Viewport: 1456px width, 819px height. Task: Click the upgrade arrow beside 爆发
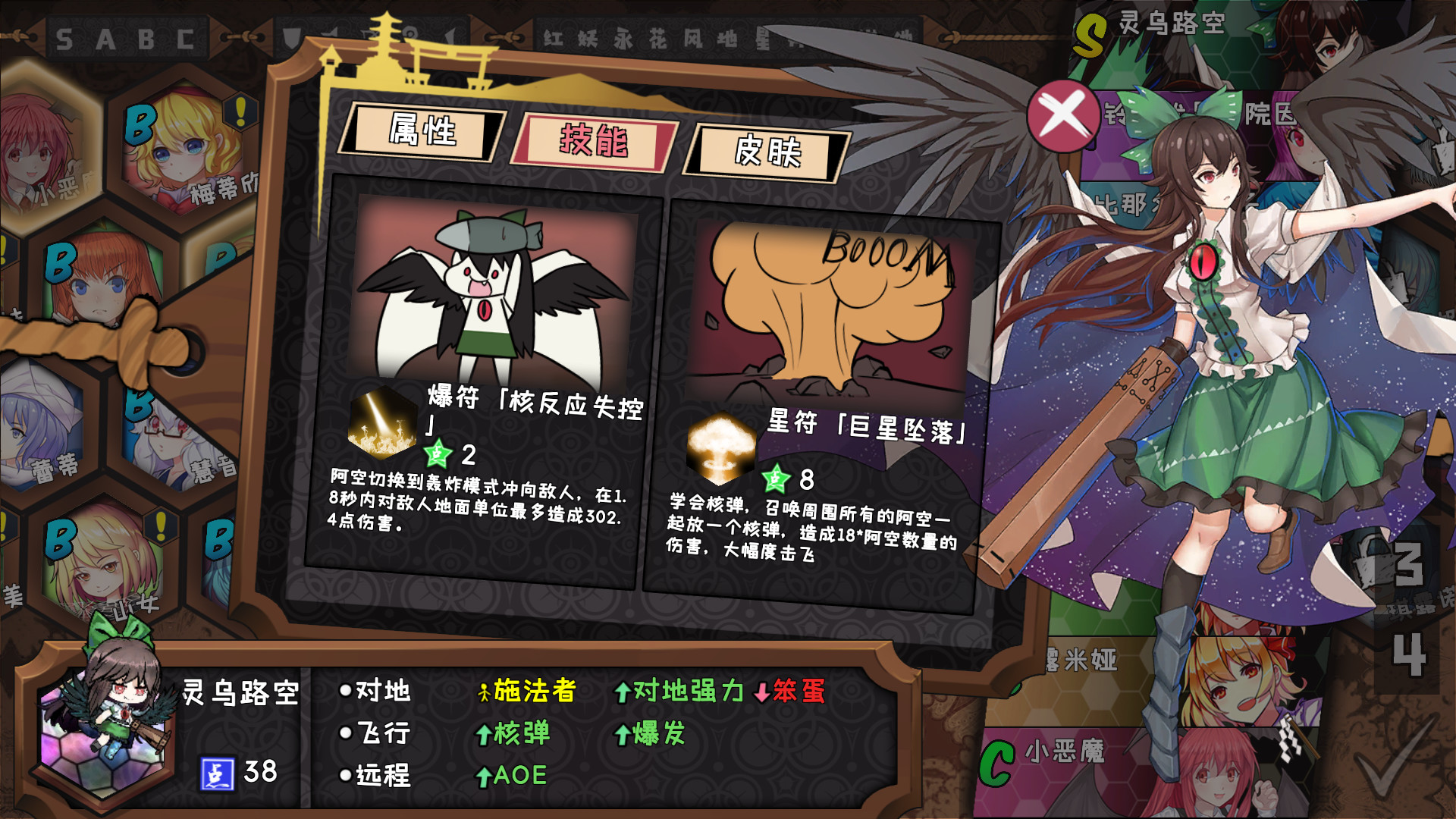(622, 734)
